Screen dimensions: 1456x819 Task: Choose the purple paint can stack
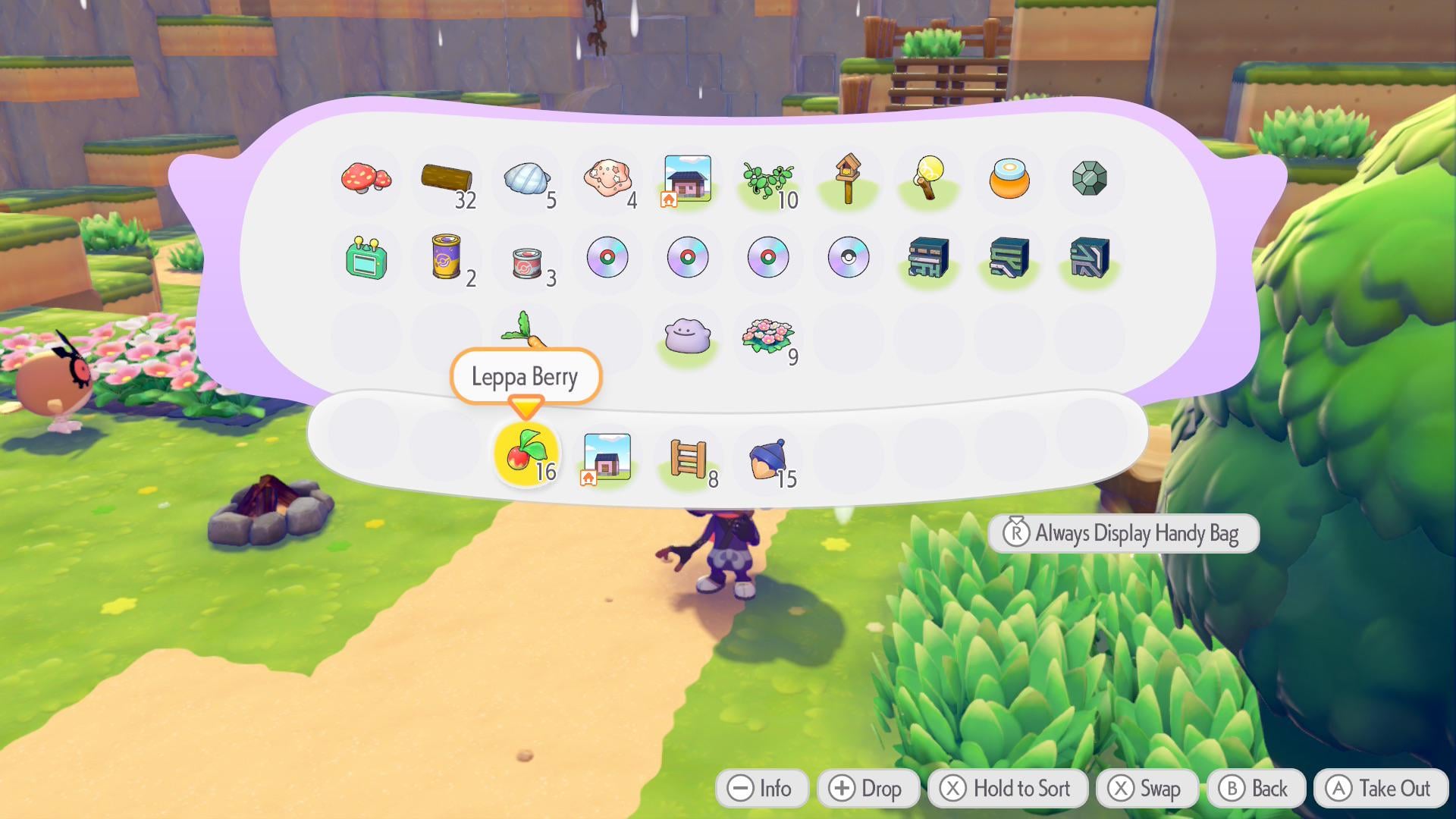pyautogui.click(x=447, y=258)
